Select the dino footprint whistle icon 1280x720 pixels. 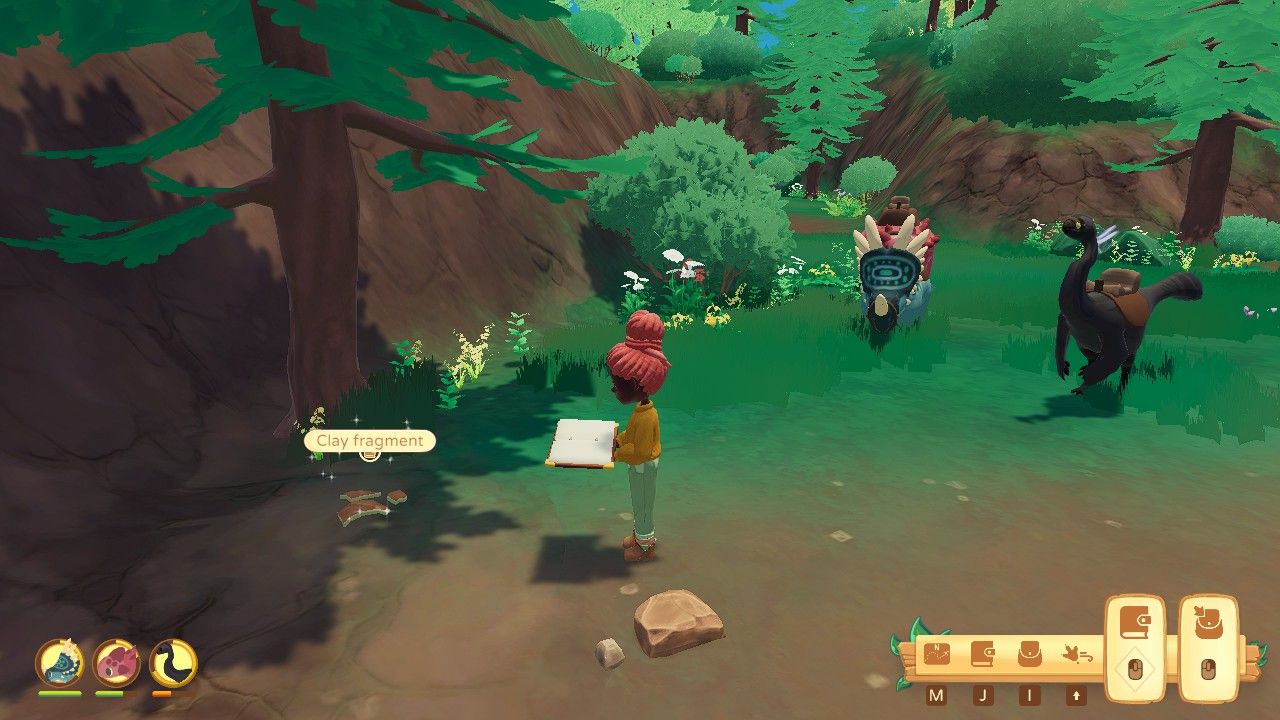coord(1079,652)
